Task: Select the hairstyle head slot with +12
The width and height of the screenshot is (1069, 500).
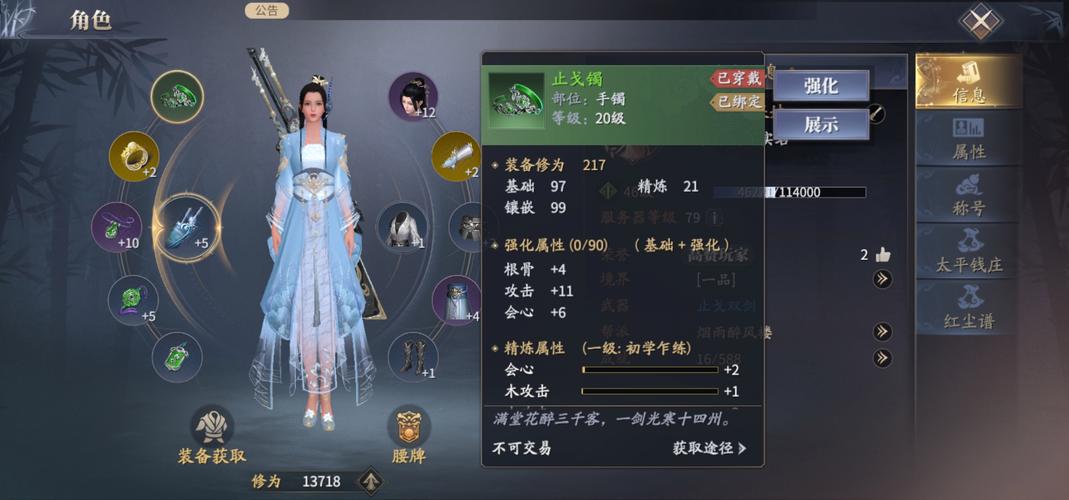Action: (x=412, y=96)
